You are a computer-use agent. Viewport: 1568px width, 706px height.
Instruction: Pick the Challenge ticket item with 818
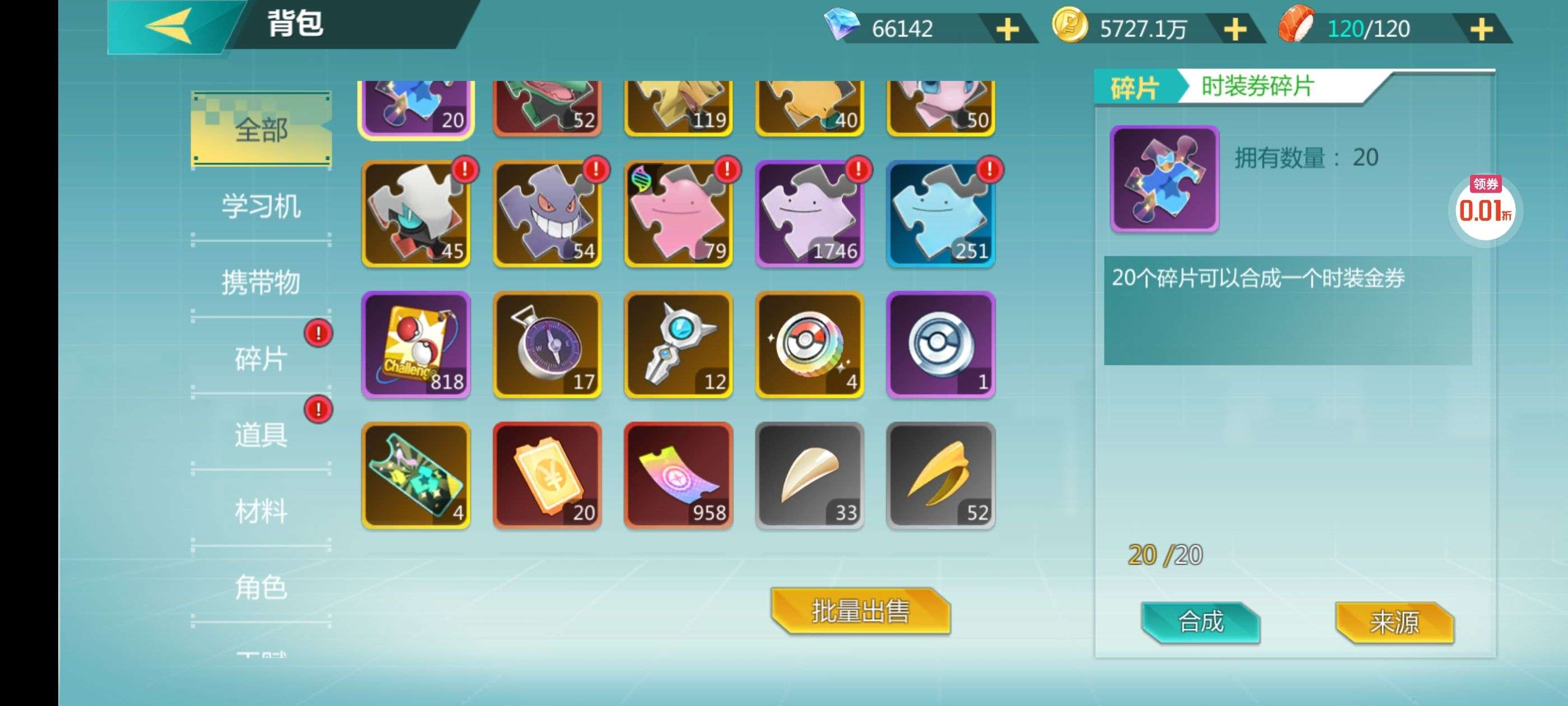click(x=416, y=345)
